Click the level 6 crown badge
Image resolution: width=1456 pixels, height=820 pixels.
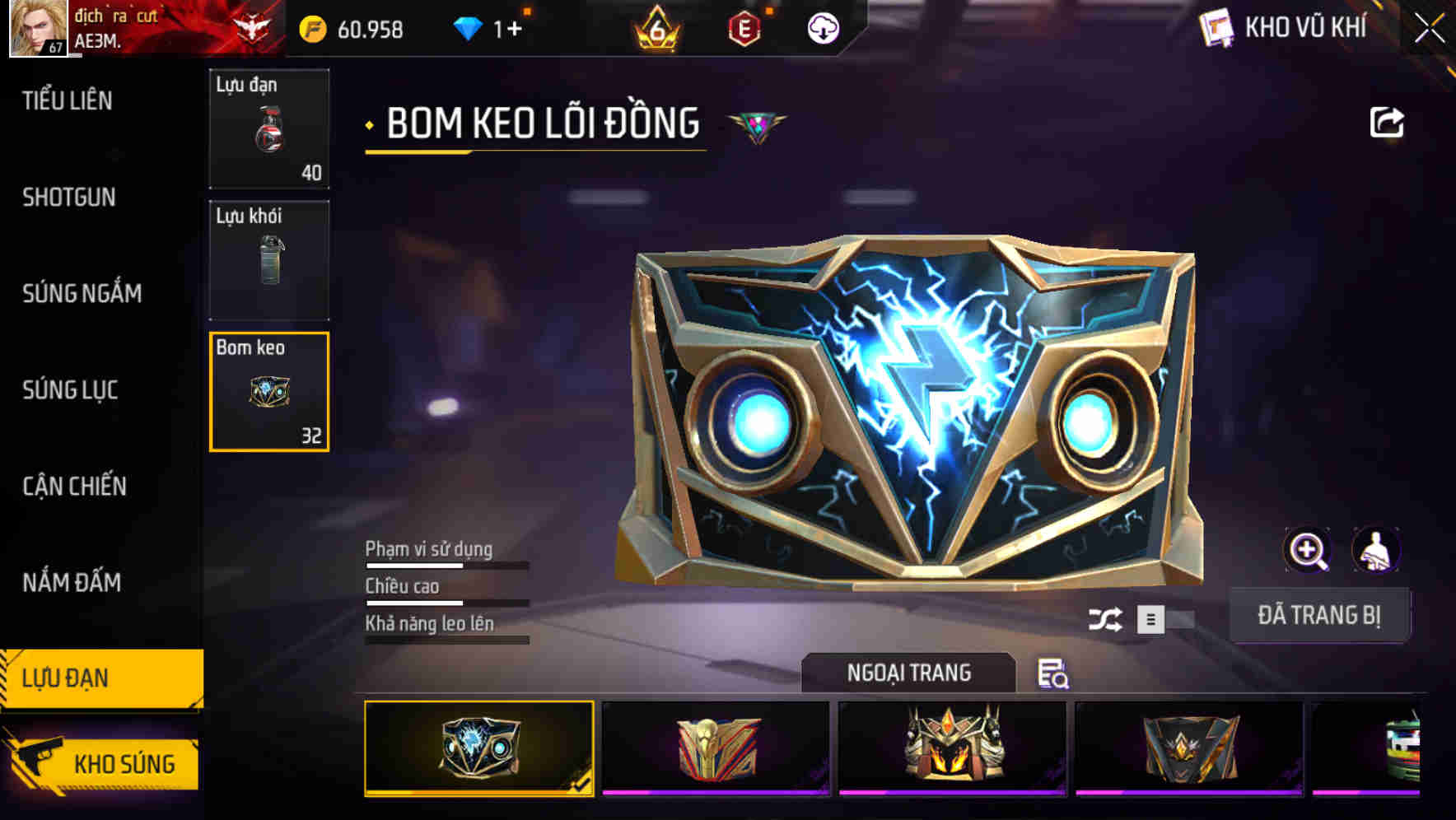pos(656,27)
